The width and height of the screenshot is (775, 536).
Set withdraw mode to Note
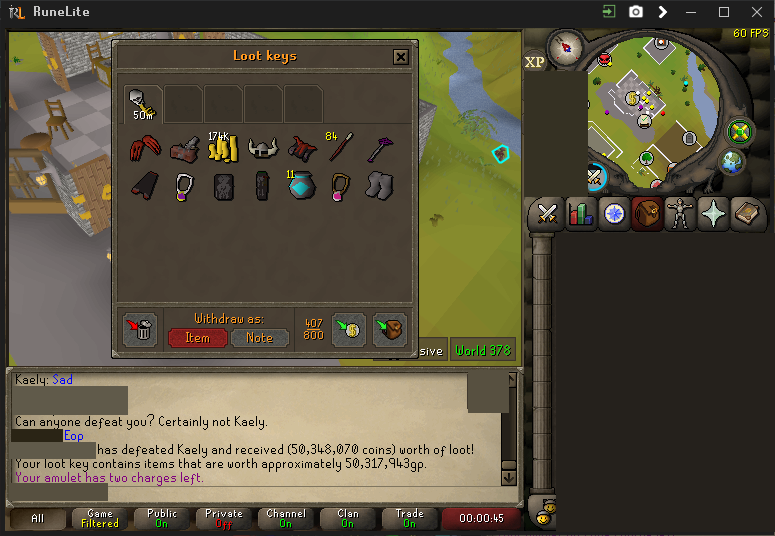[x=259, y=338]
